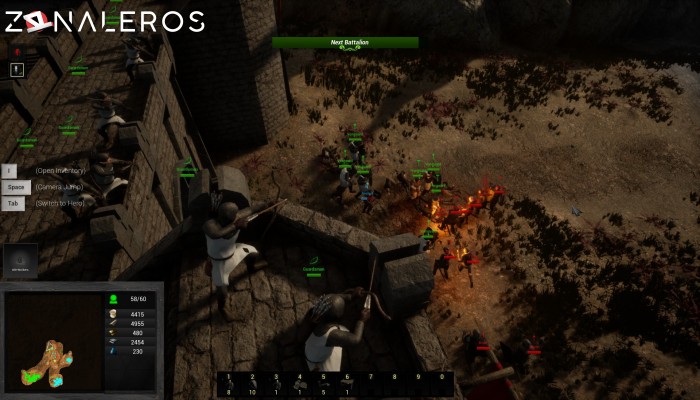The image size is (700, 400).
Task: Select the unit group in hotbar slot 1
Action: pos(228,384)
